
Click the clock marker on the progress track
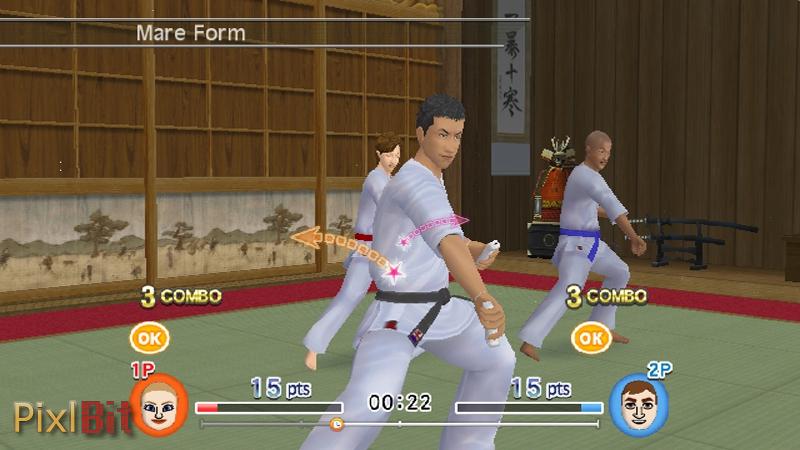coord(337,424)
